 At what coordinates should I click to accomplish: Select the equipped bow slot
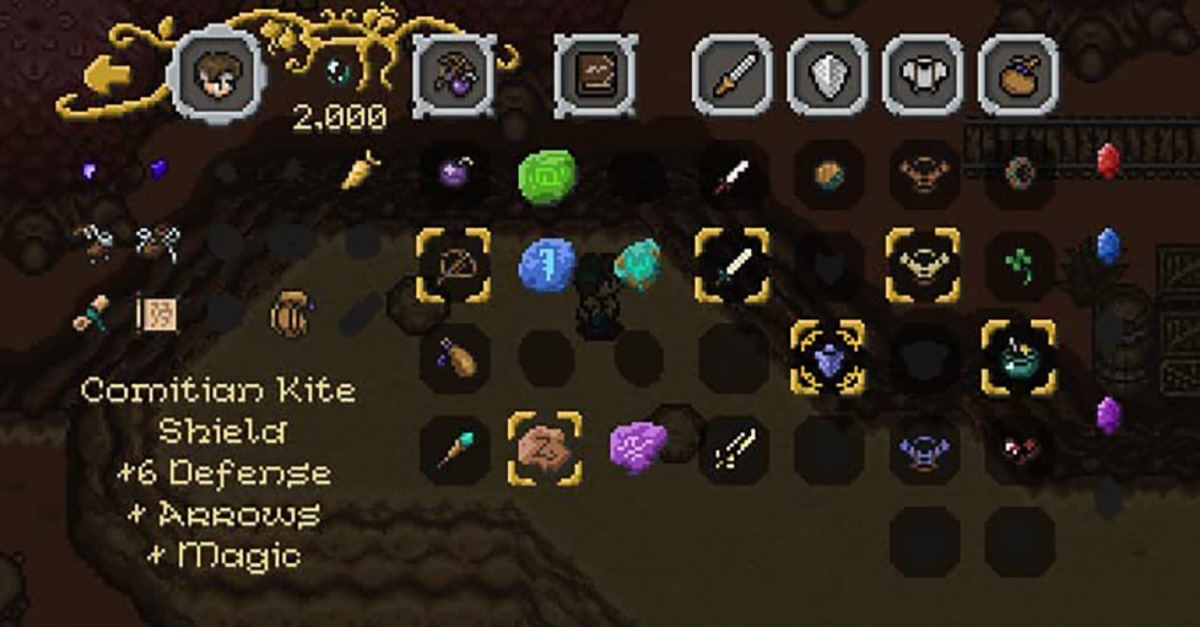coord(455,265)
